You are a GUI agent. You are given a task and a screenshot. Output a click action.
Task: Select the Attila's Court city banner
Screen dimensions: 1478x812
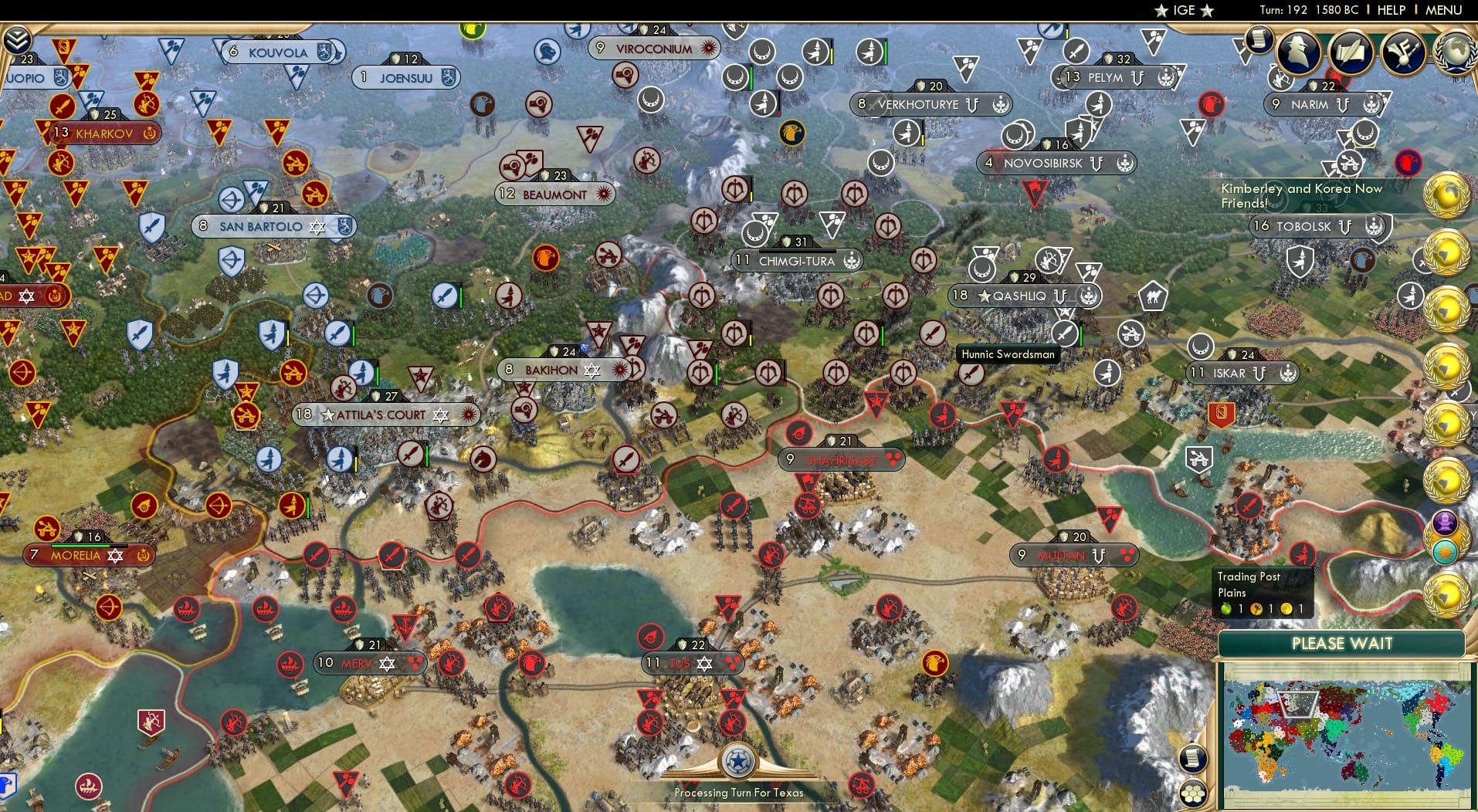pos(384,414)
